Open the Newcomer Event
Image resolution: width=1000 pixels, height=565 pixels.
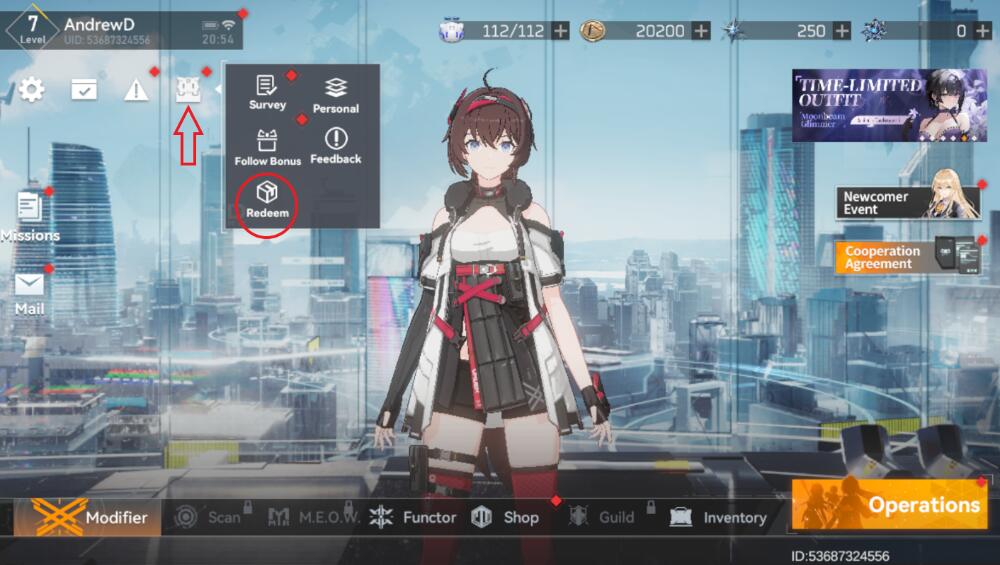tap(907, 202)
